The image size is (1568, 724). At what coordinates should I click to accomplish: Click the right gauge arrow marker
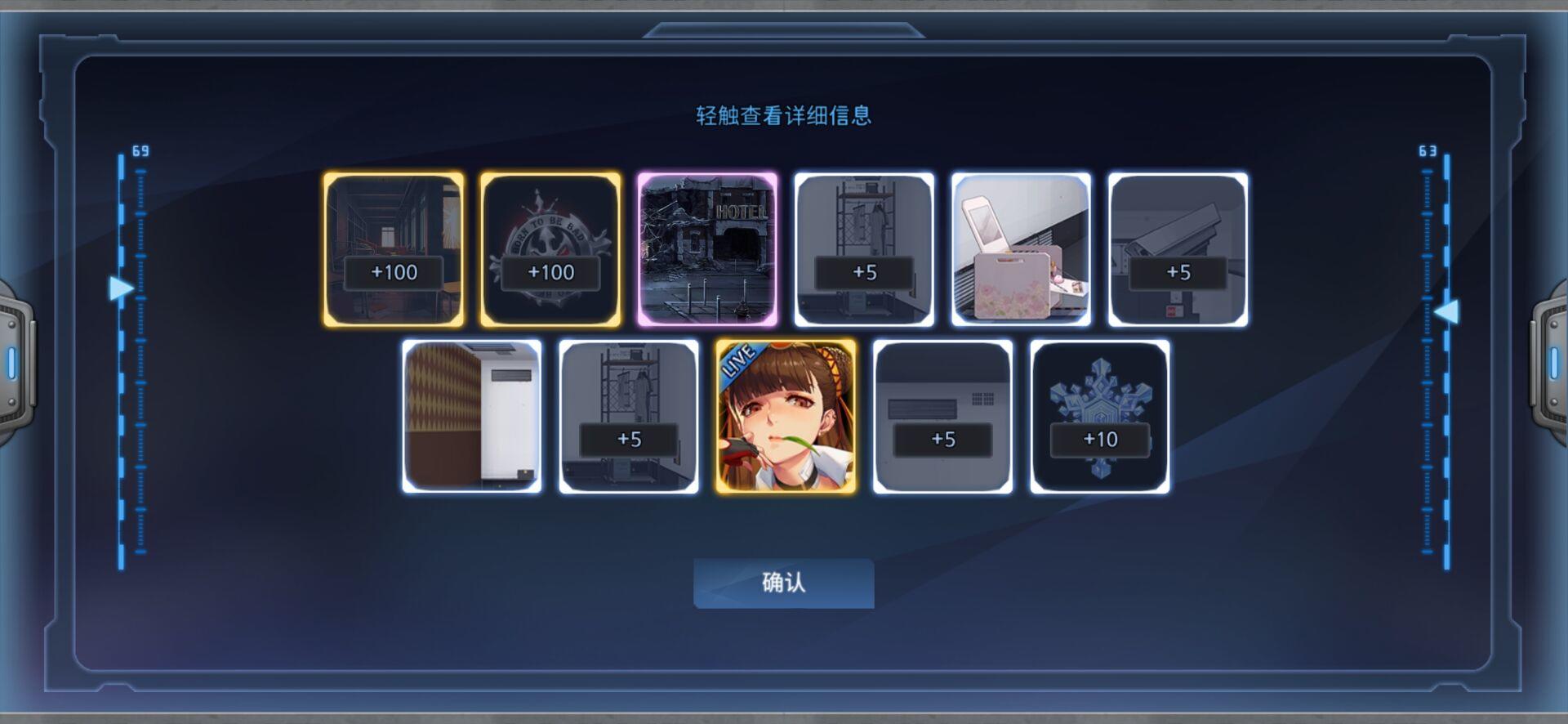1447,311
